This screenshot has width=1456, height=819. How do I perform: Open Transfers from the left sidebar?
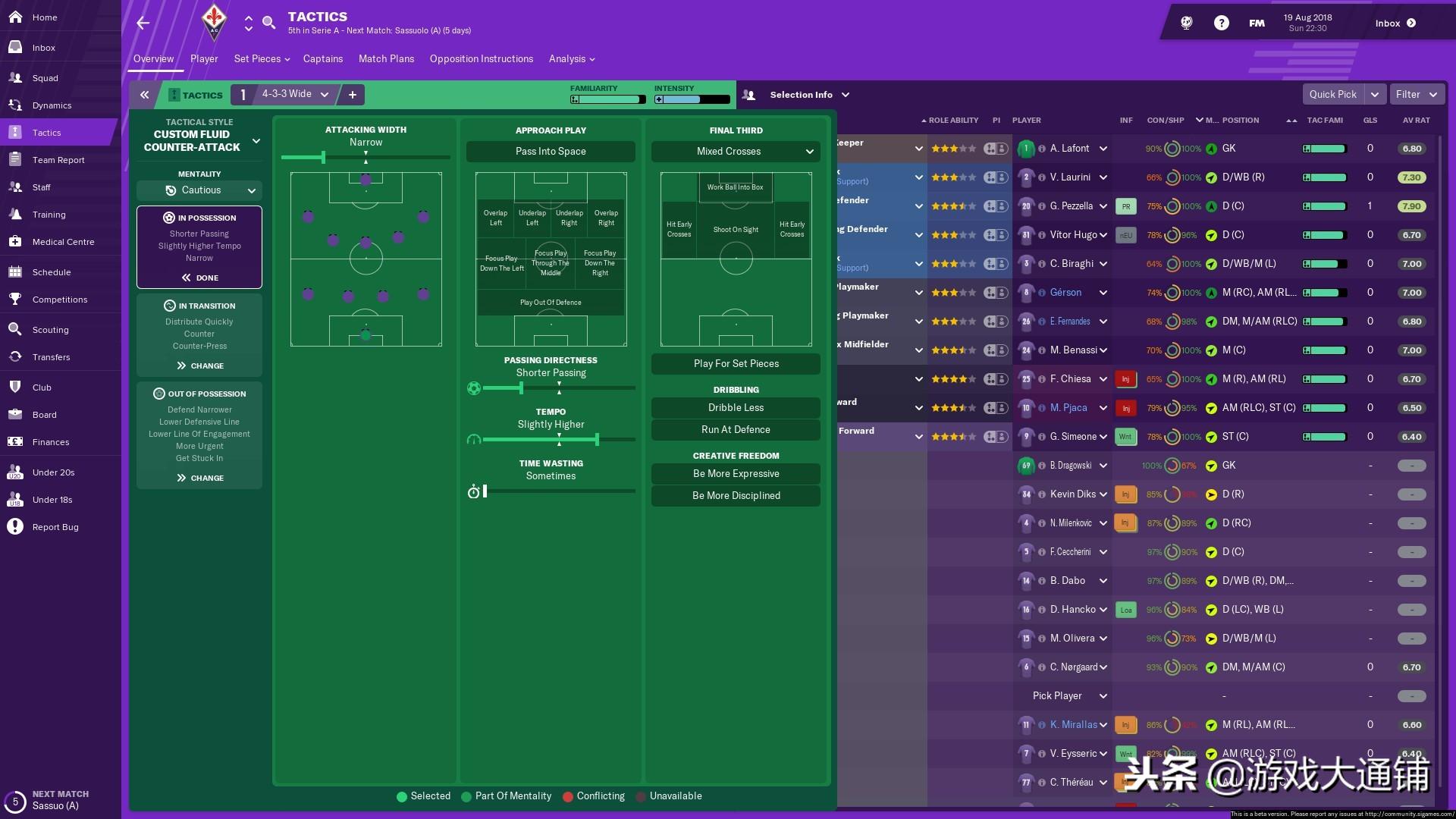point(51,356)
